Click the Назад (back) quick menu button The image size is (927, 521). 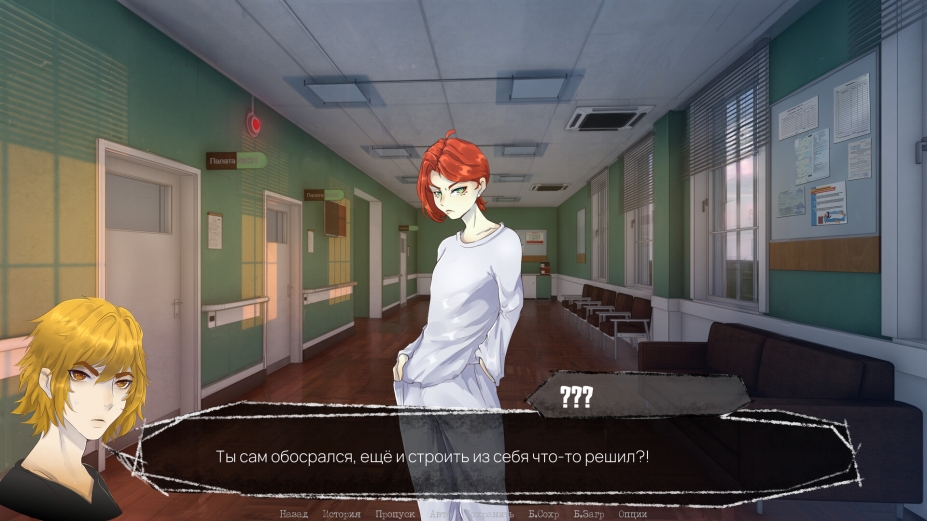(293, 514)
